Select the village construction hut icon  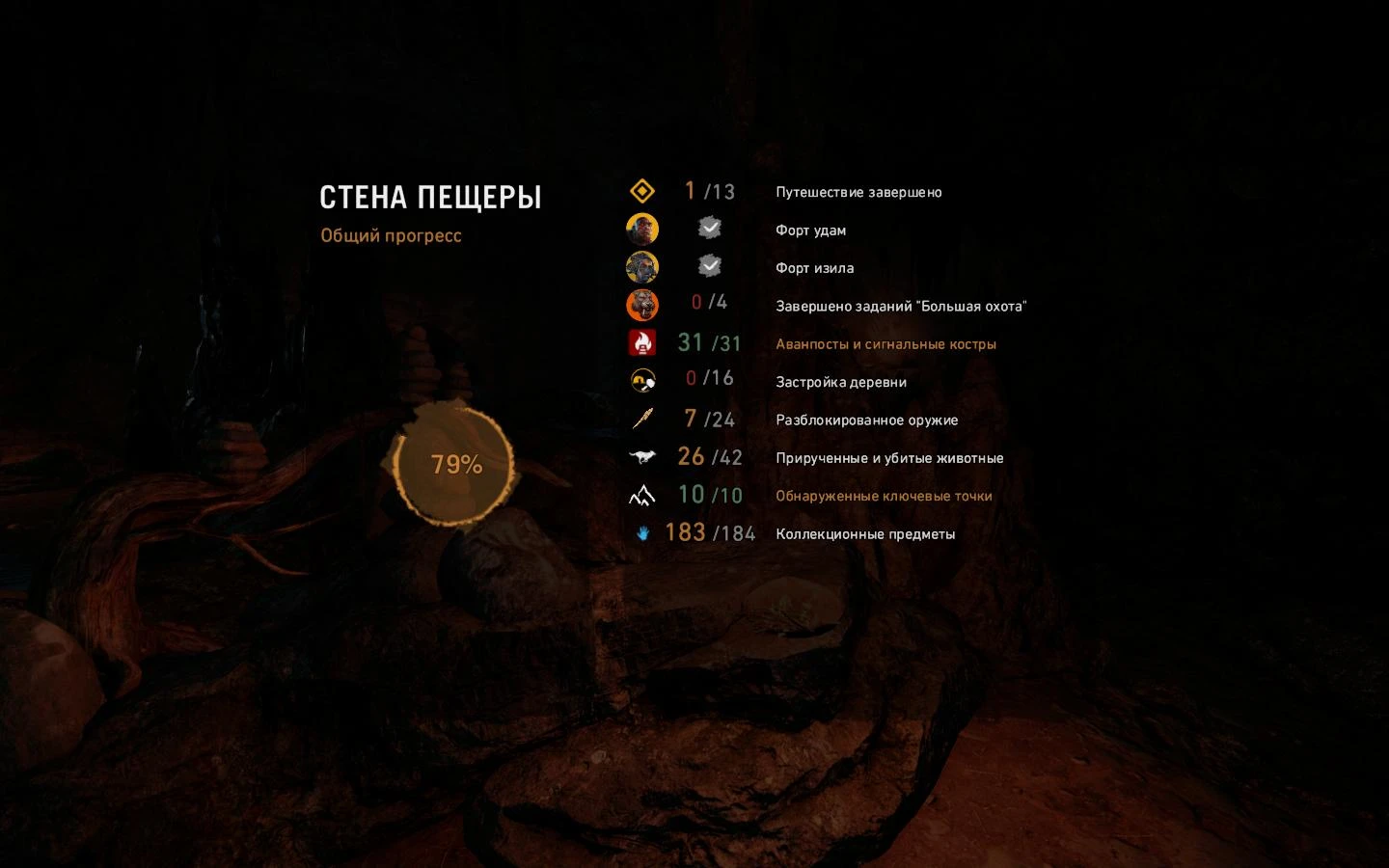643,380
